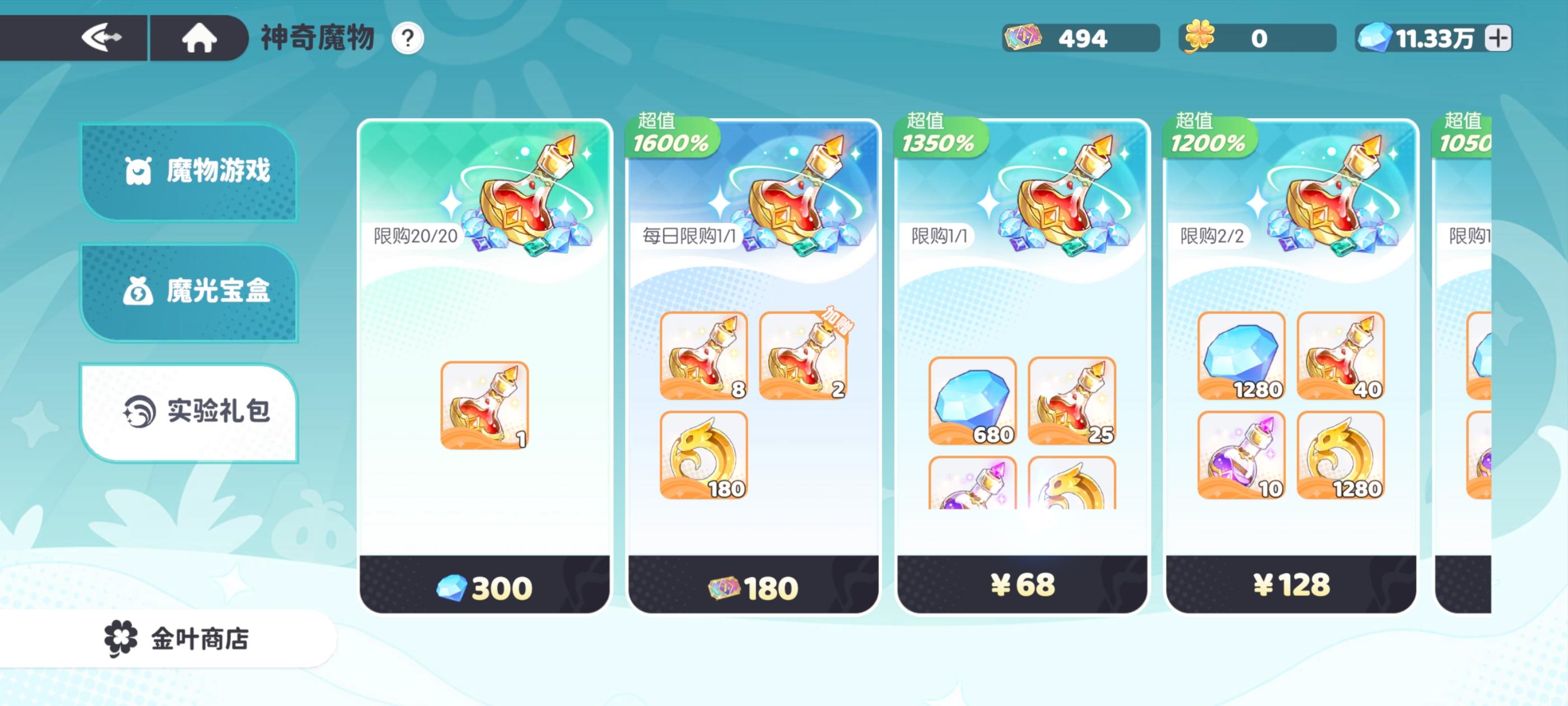1568x706 pixels.
Task: Click the plus button to add diamonds
Action: [x=1499, y=38]
